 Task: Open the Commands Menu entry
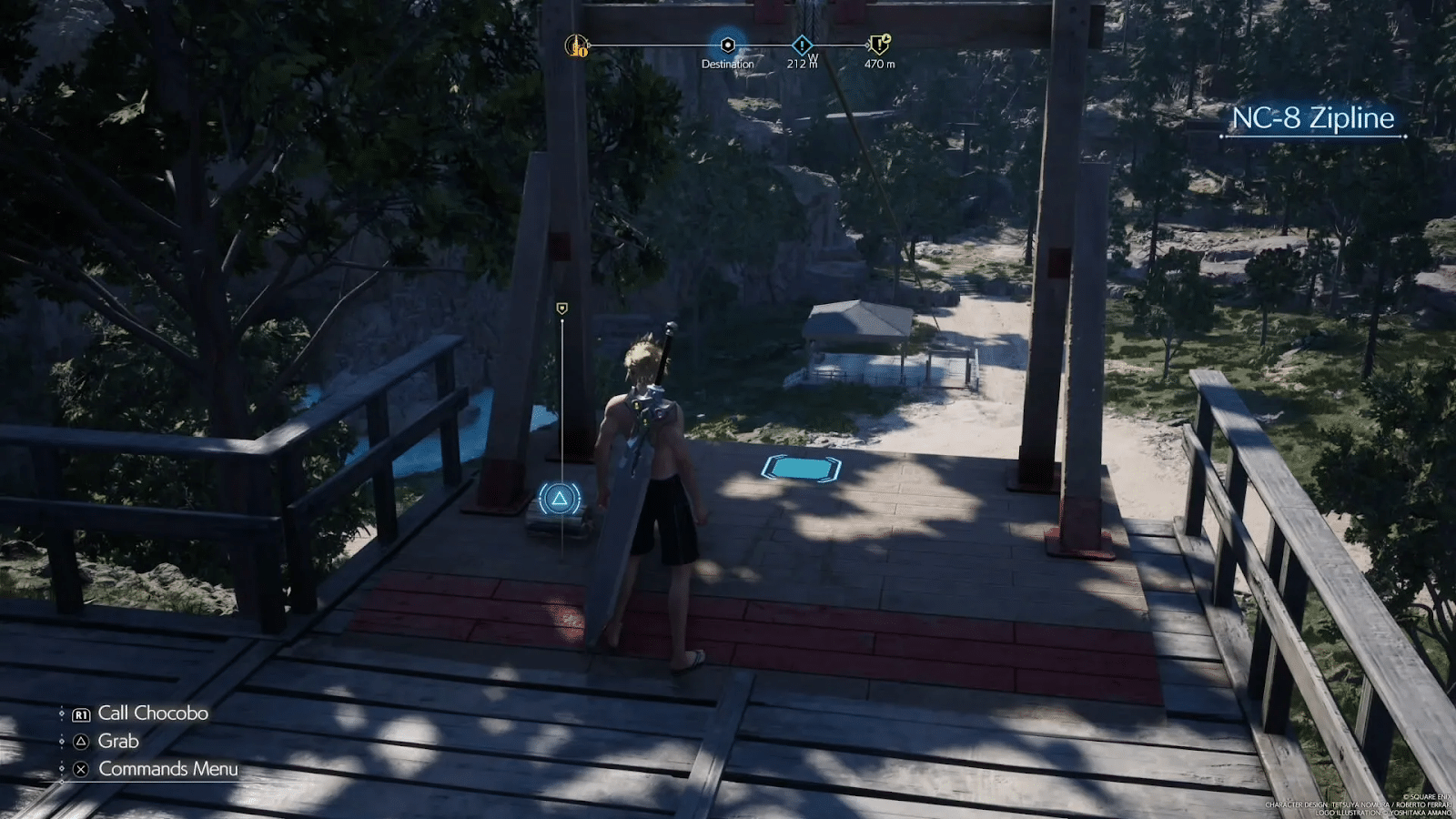[167, 769]
